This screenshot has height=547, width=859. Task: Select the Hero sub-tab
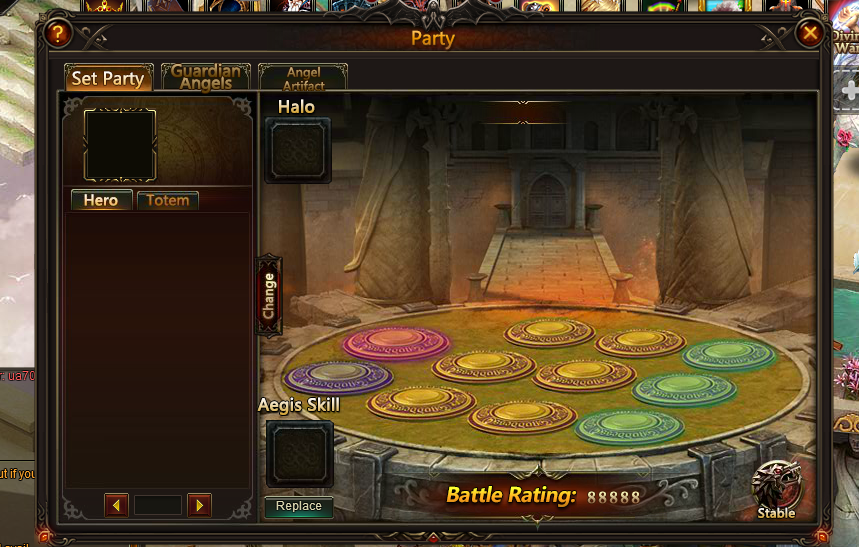pyautogui.click(x=101, y=200)
